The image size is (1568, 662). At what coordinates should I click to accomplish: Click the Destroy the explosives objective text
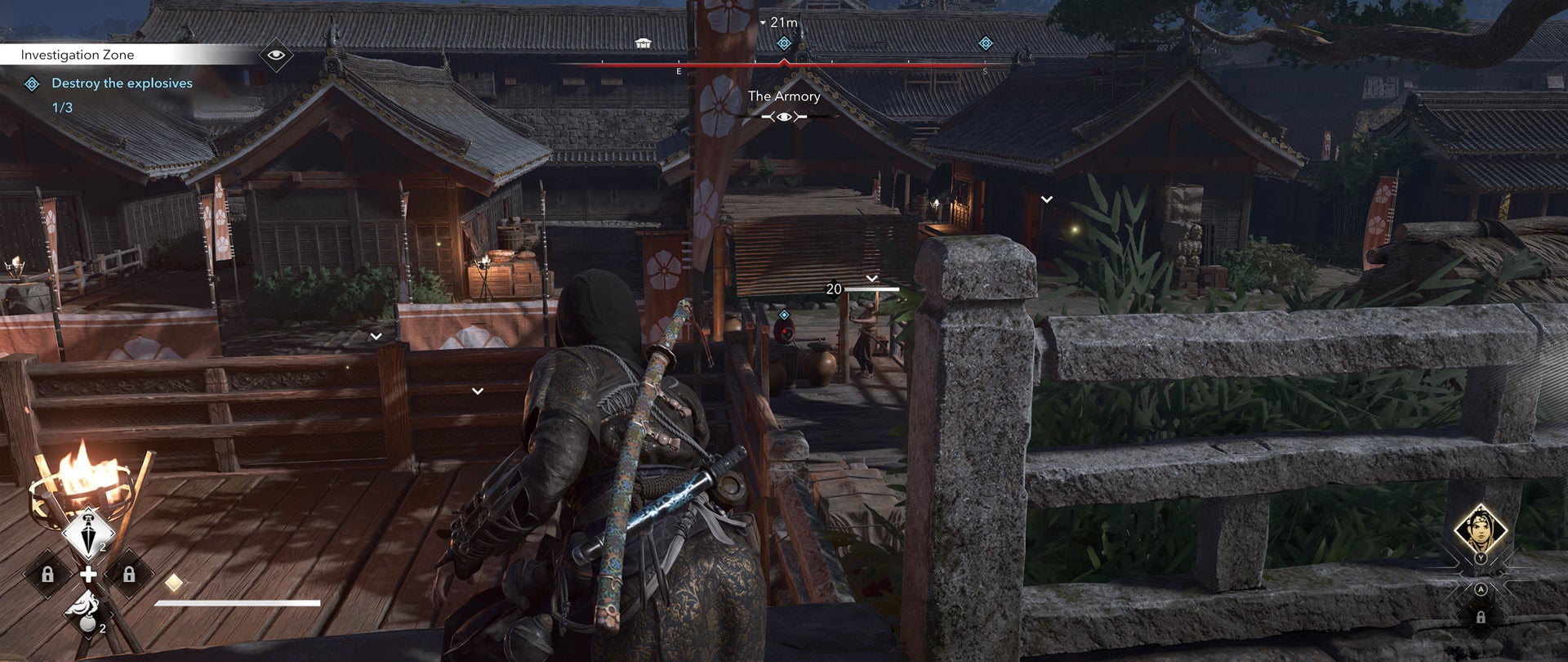pyautogui.click(x=121, y=83)
